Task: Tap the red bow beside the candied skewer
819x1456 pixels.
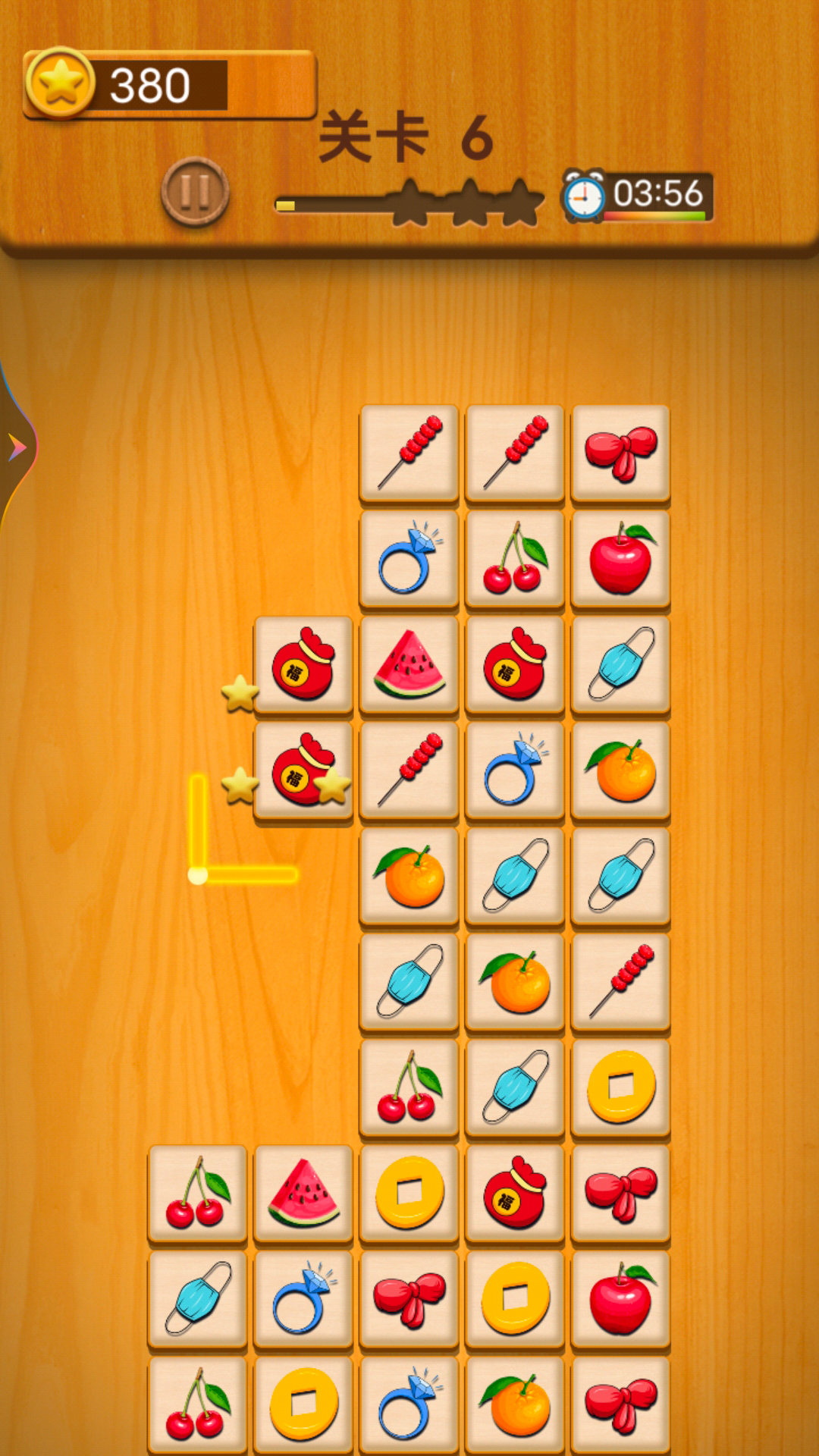Action: (x=621, y=453)
